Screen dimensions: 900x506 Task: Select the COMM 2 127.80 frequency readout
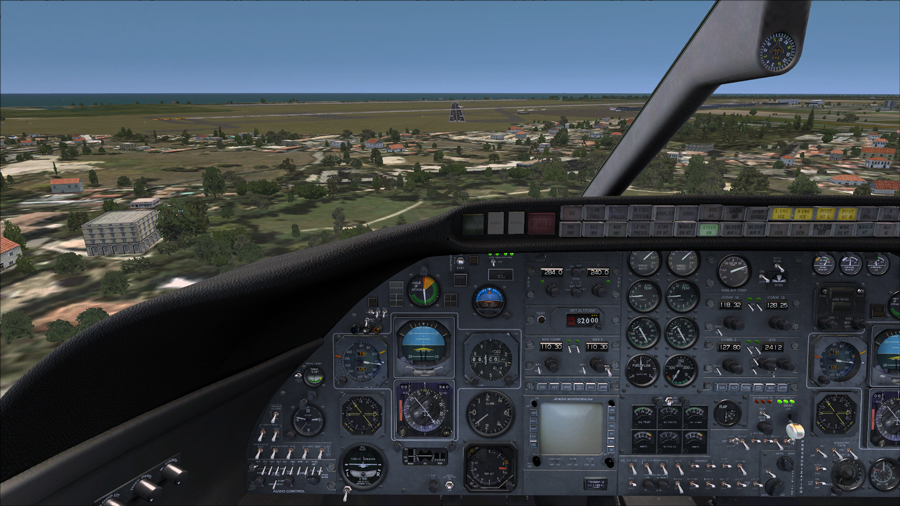pos(731,348)
